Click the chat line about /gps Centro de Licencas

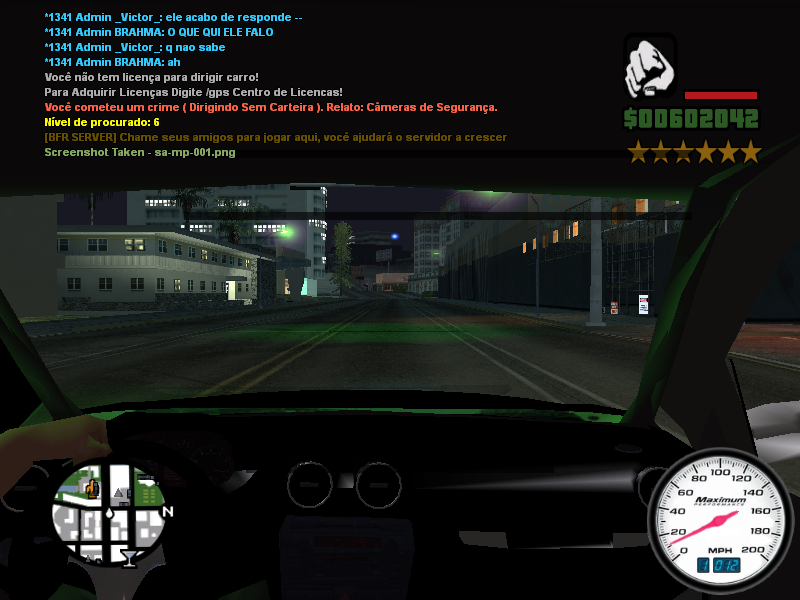point(194,92)
